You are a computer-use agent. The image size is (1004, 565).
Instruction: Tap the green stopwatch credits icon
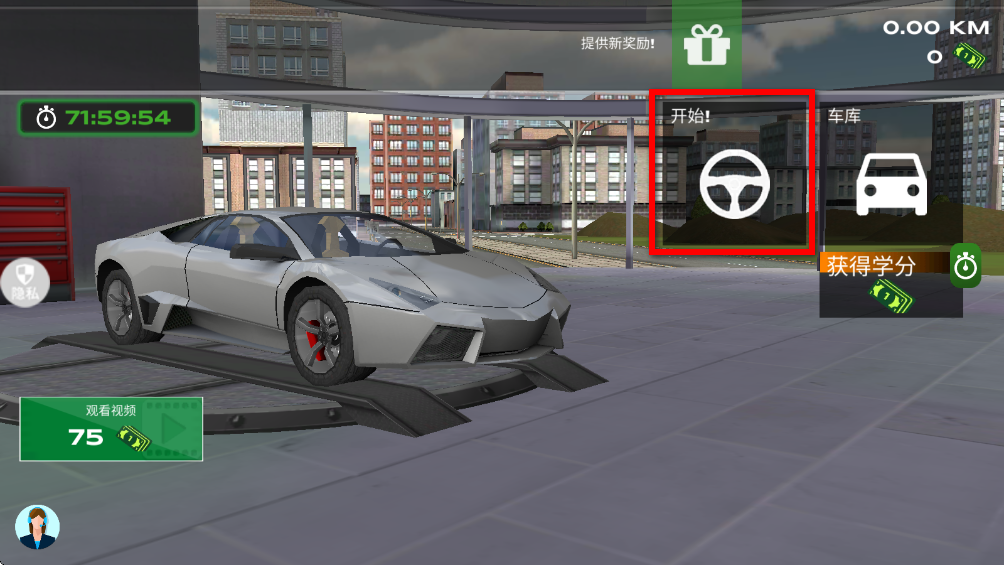coord(965,267)
